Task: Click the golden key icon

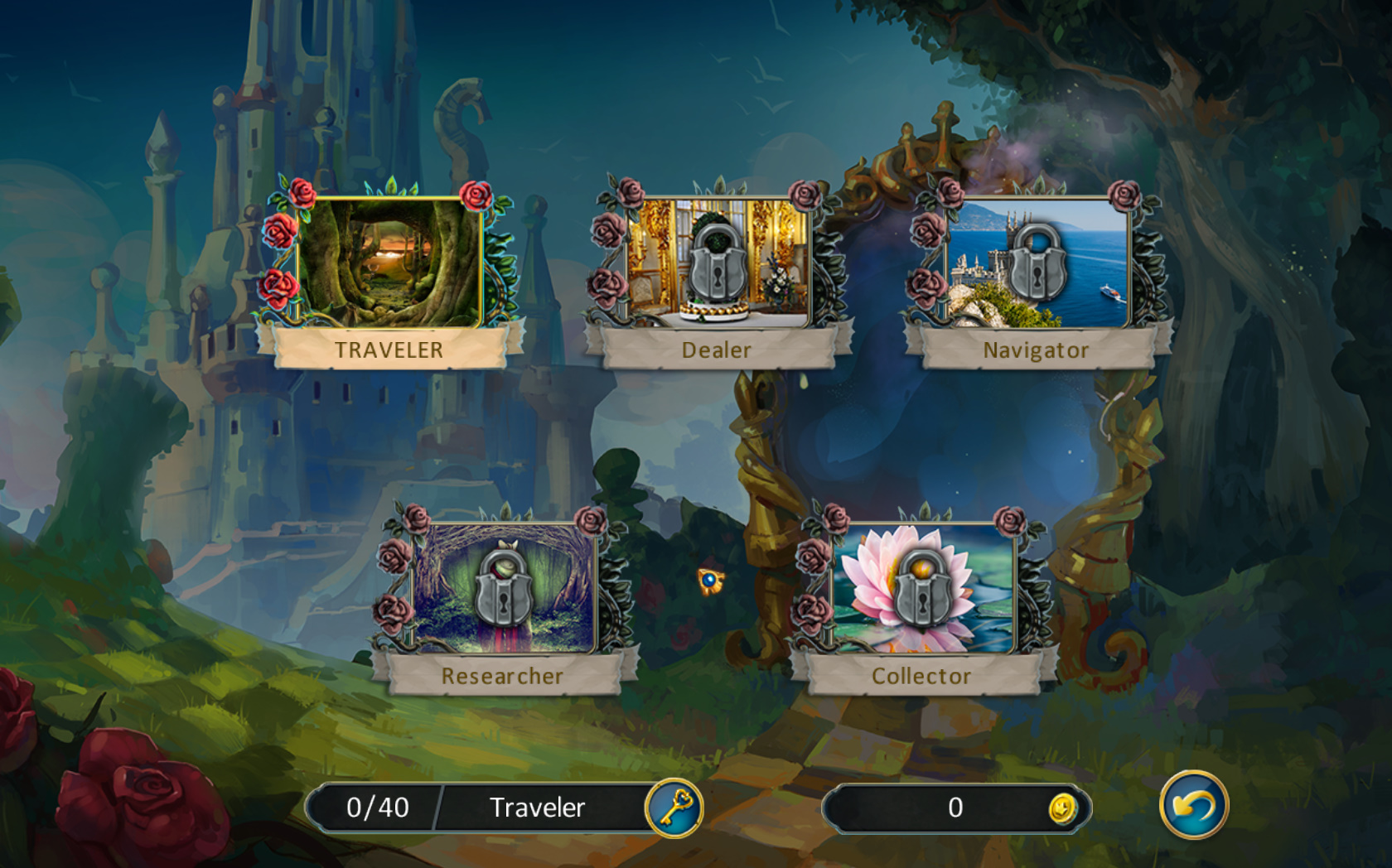Action: pyautogui.click(x=674, y=807)
